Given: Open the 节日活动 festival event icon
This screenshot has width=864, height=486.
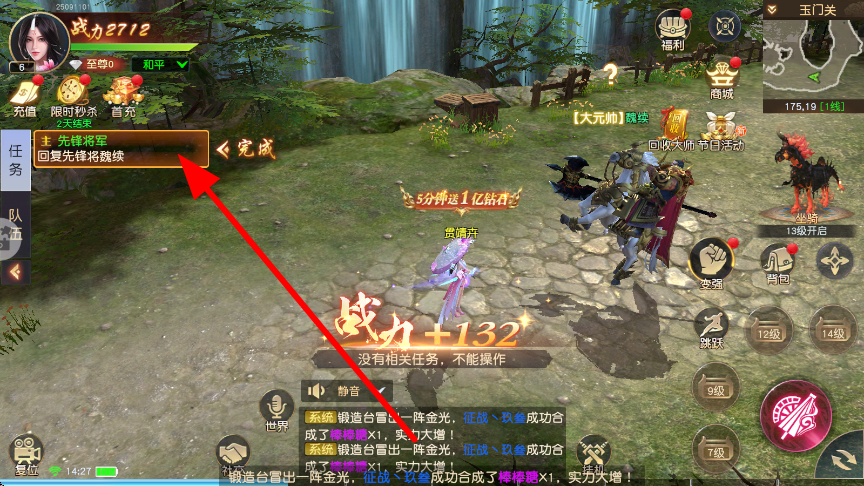Looking at the screenshot, I should pyautogui.click(x=723, y=128).
